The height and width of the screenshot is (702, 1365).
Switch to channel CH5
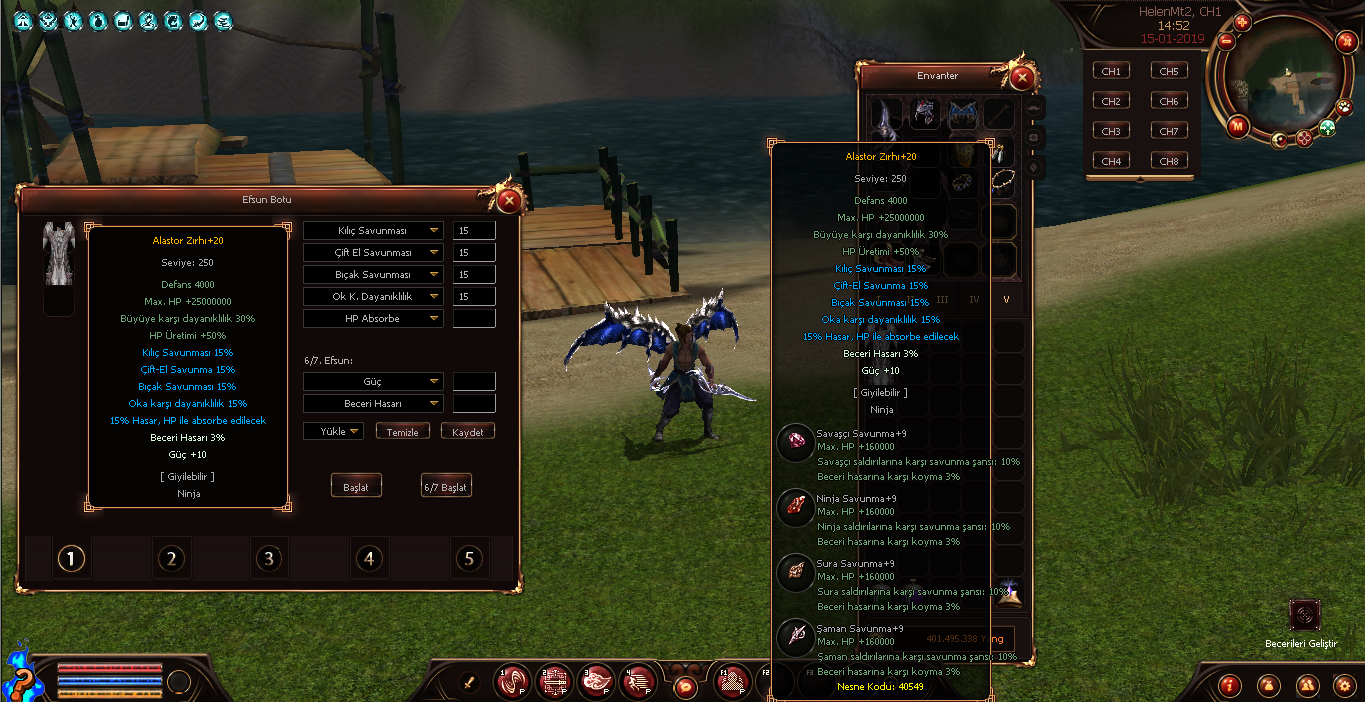1169,71
